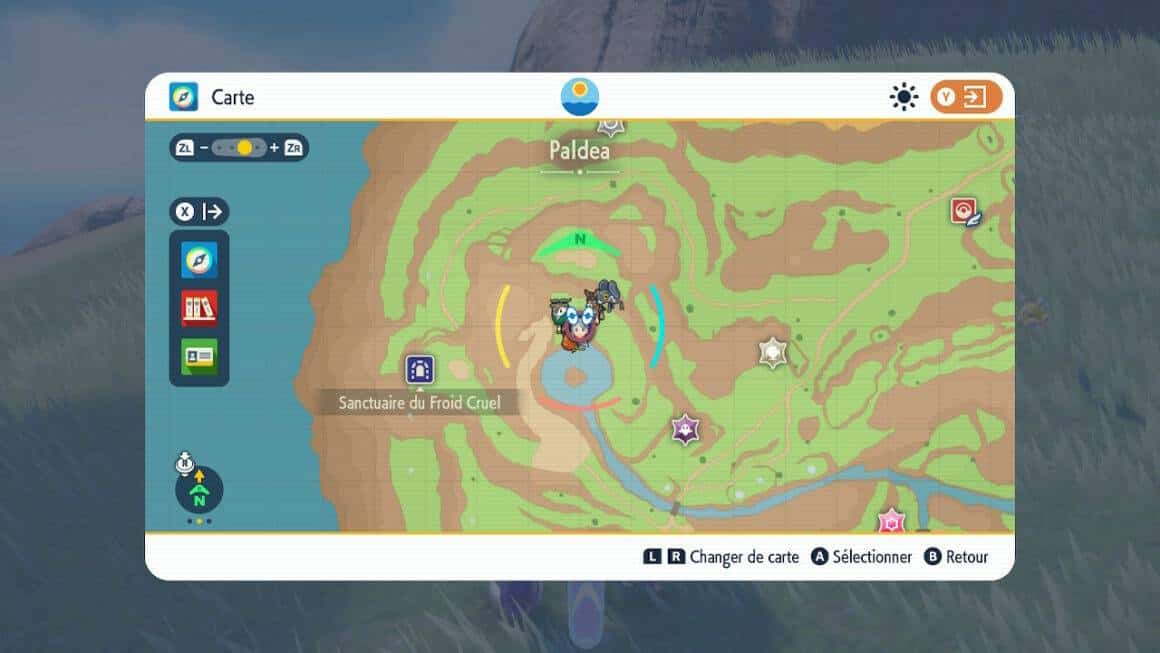Select the Sanctuaire du Froid Cruel shrine marker
Image resolution: width=1160 pixels, height=653 pixels.
[419, 370]
